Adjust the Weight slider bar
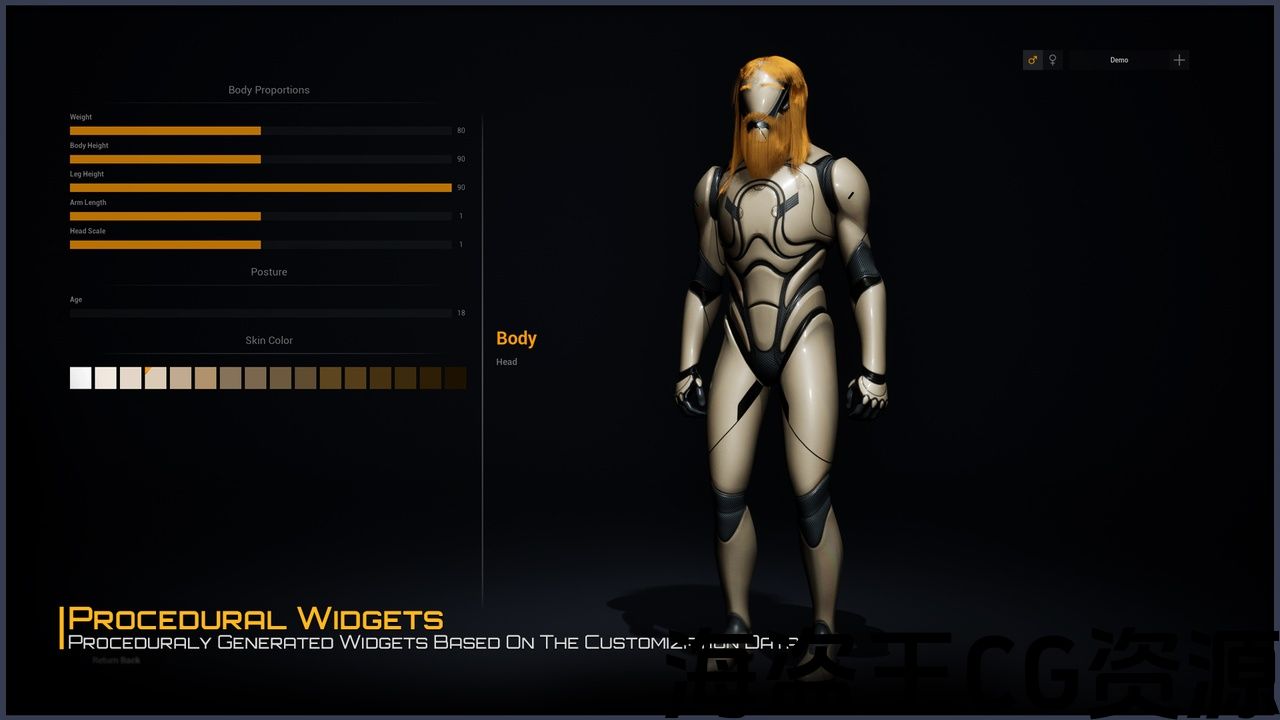This screenshot has width=1280, height=720. 260,131
